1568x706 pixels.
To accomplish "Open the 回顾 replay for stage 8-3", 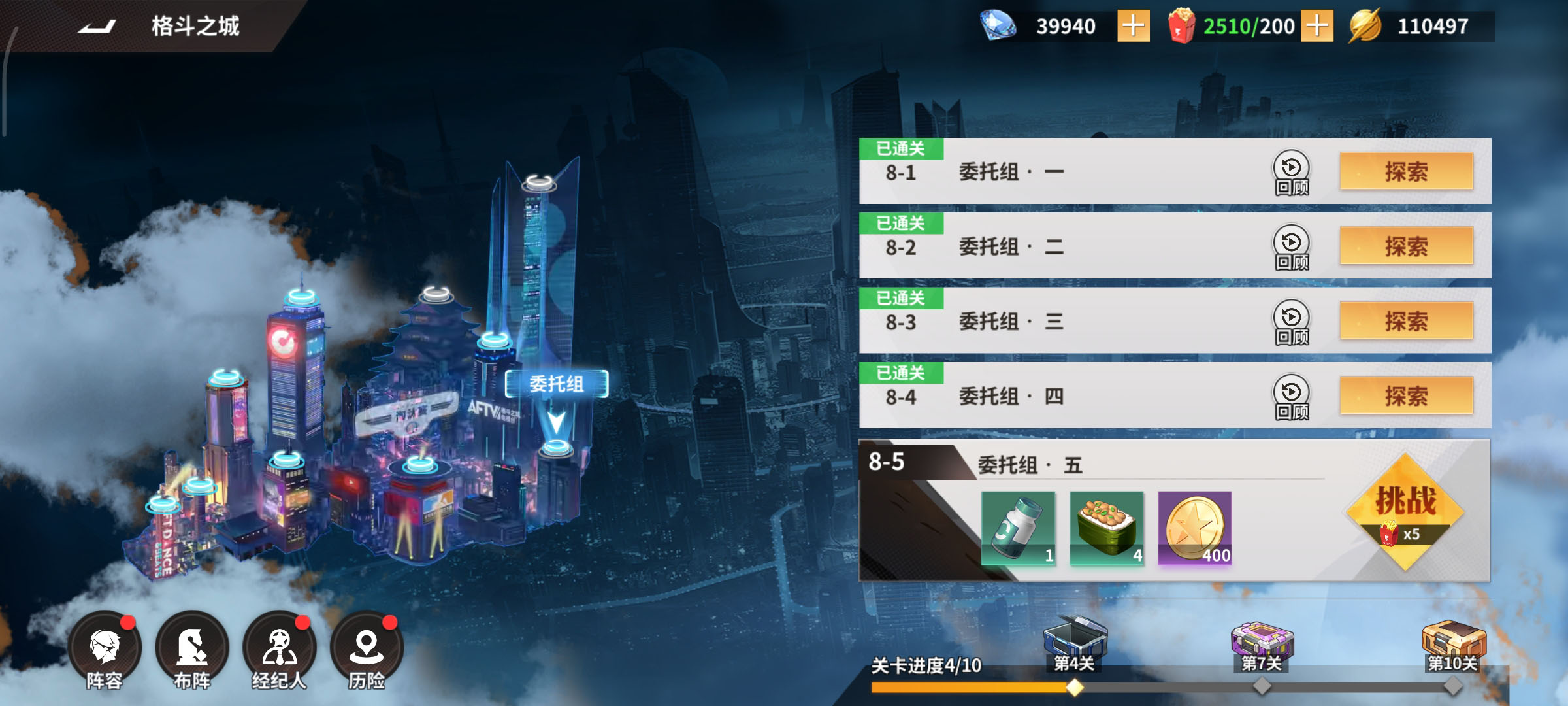I will tap(1291, 322).
